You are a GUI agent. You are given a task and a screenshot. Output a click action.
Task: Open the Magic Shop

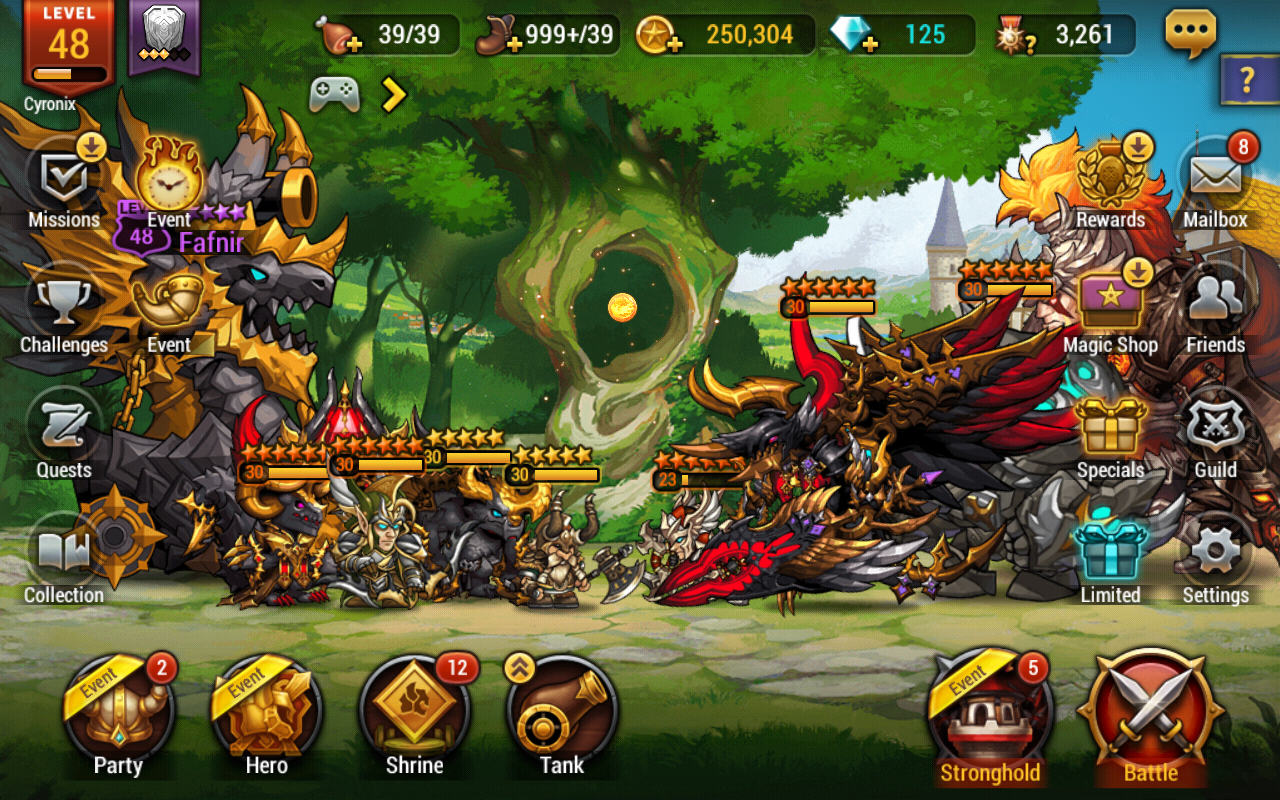[1110, 305]
